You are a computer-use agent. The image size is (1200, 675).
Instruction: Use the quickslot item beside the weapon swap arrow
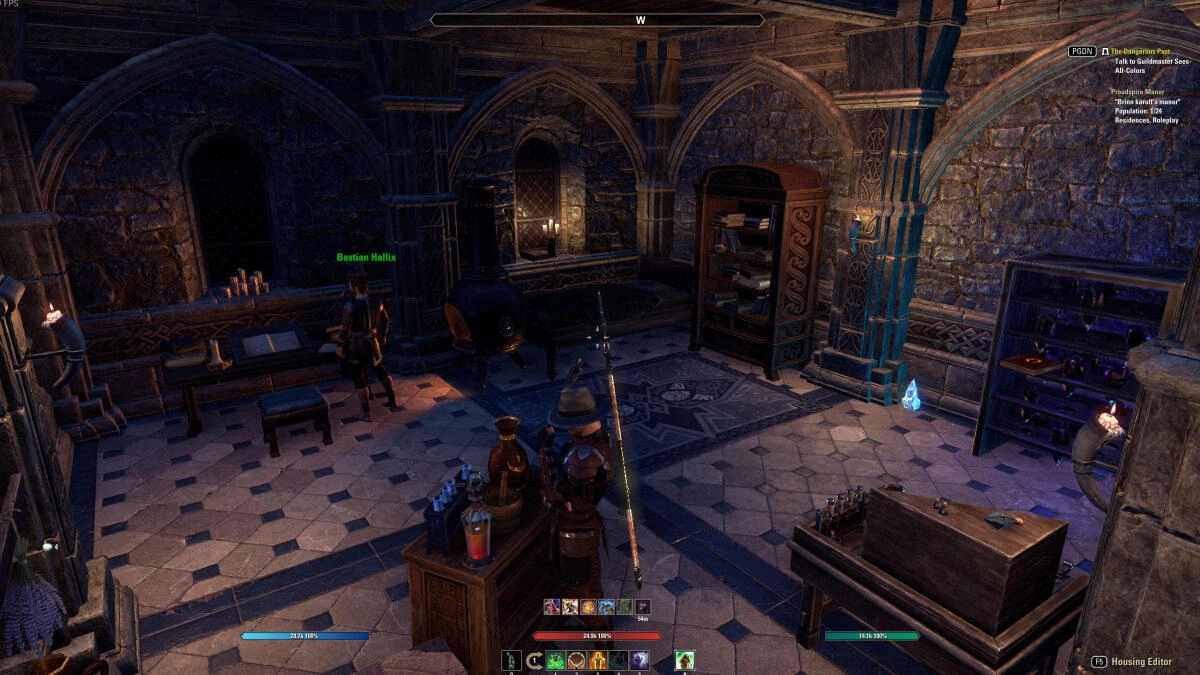pyautogui.click(x=512, y=660)
